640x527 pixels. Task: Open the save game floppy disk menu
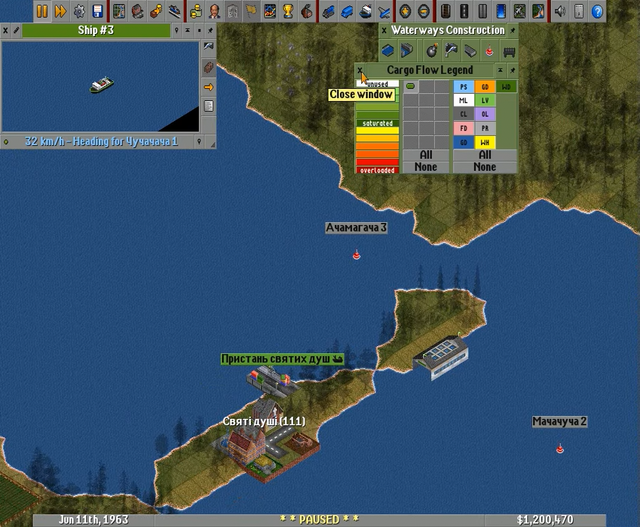(97, 11)
